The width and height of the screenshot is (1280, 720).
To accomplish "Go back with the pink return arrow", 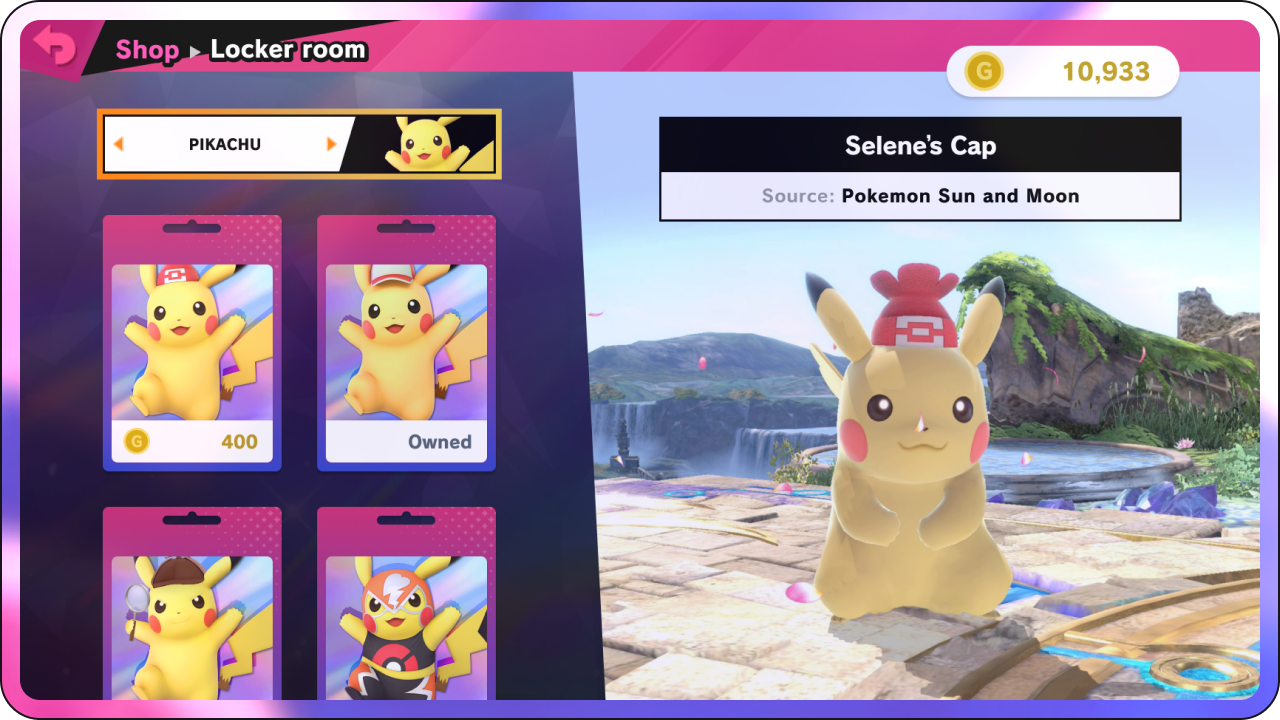I will click(54, 46).
